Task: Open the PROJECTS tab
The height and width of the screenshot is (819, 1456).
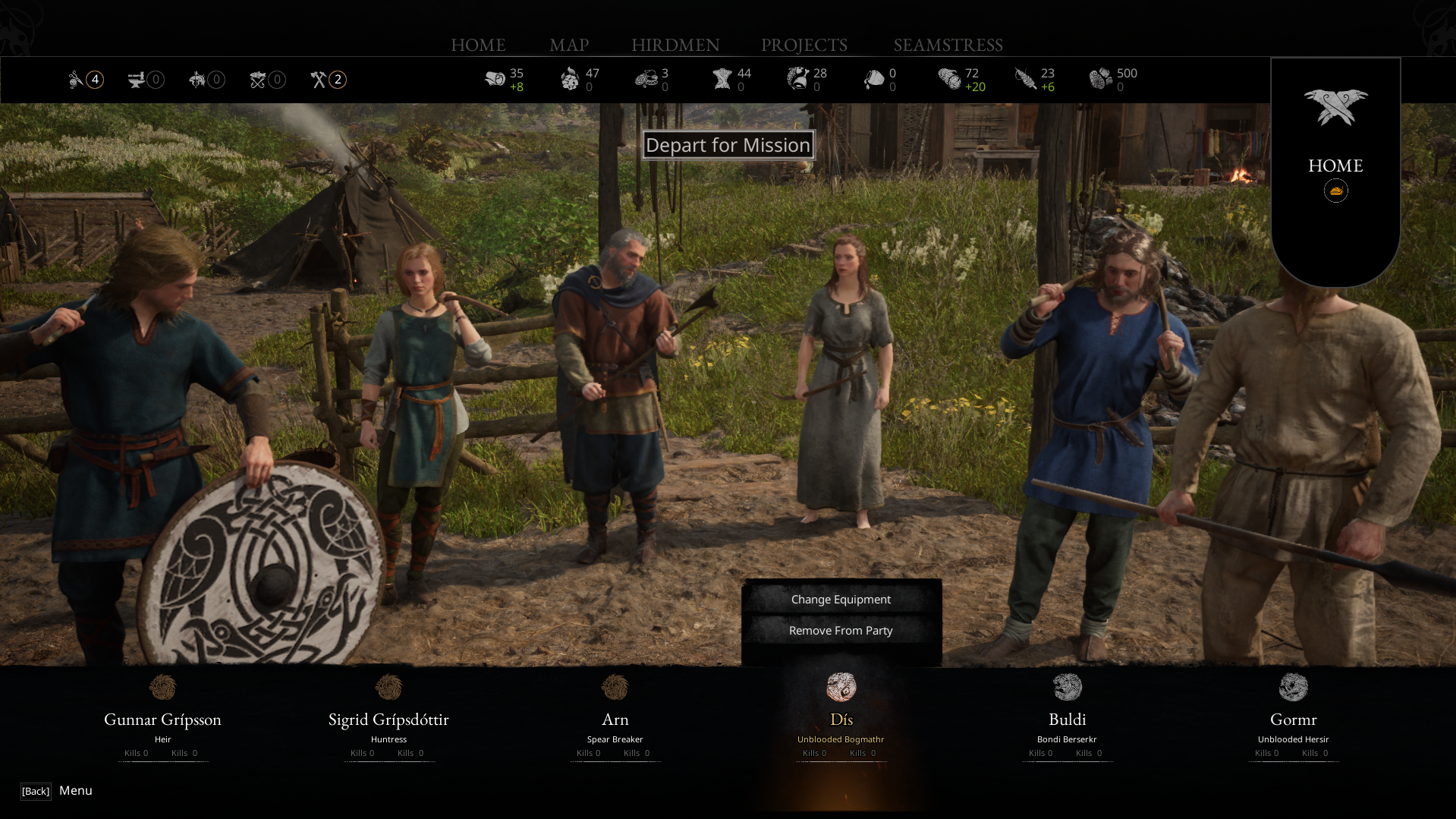Action: point(804,45)
